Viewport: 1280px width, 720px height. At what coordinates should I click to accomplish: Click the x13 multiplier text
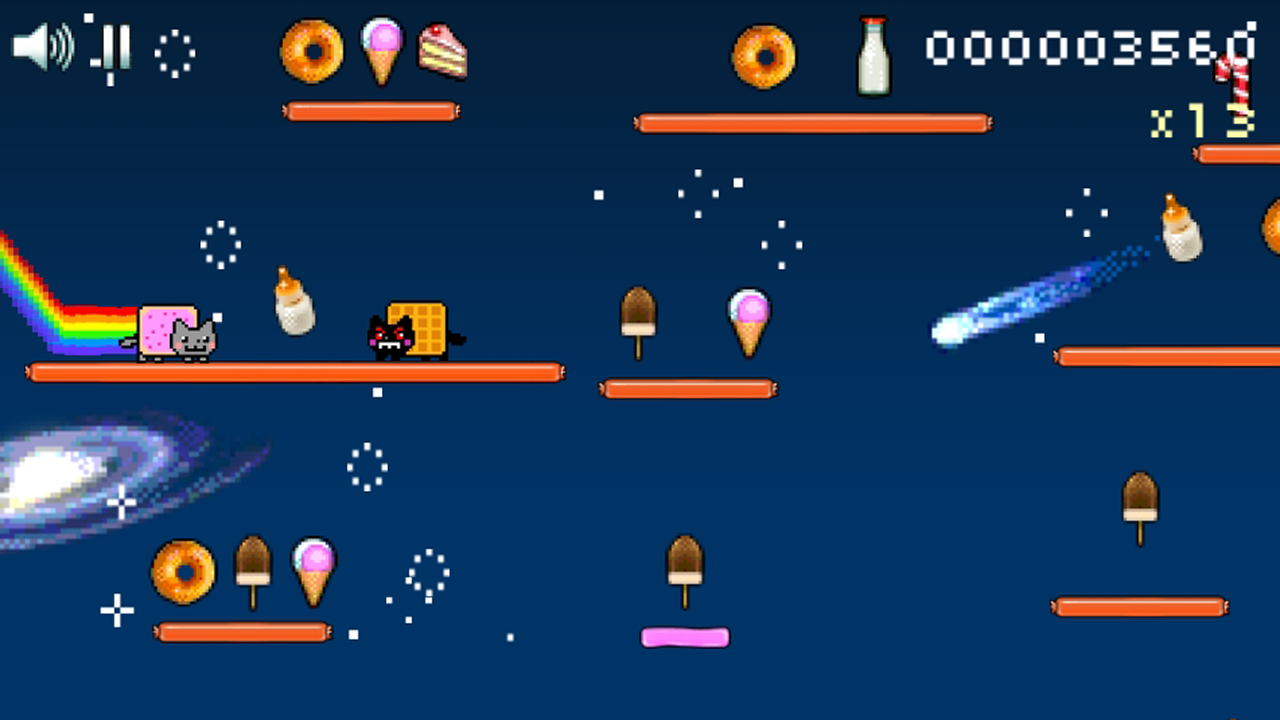click(1203, 118)
